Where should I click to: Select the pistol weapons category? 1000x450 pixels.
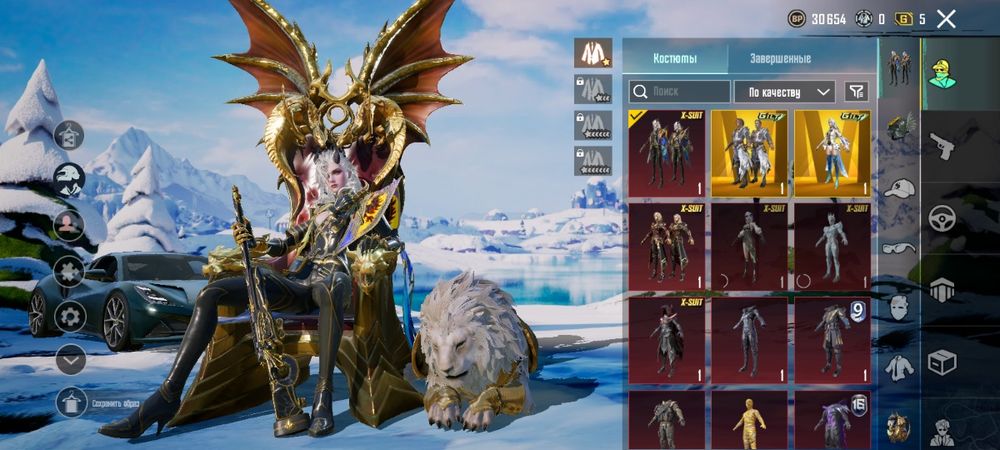click(x=942, y=147)
